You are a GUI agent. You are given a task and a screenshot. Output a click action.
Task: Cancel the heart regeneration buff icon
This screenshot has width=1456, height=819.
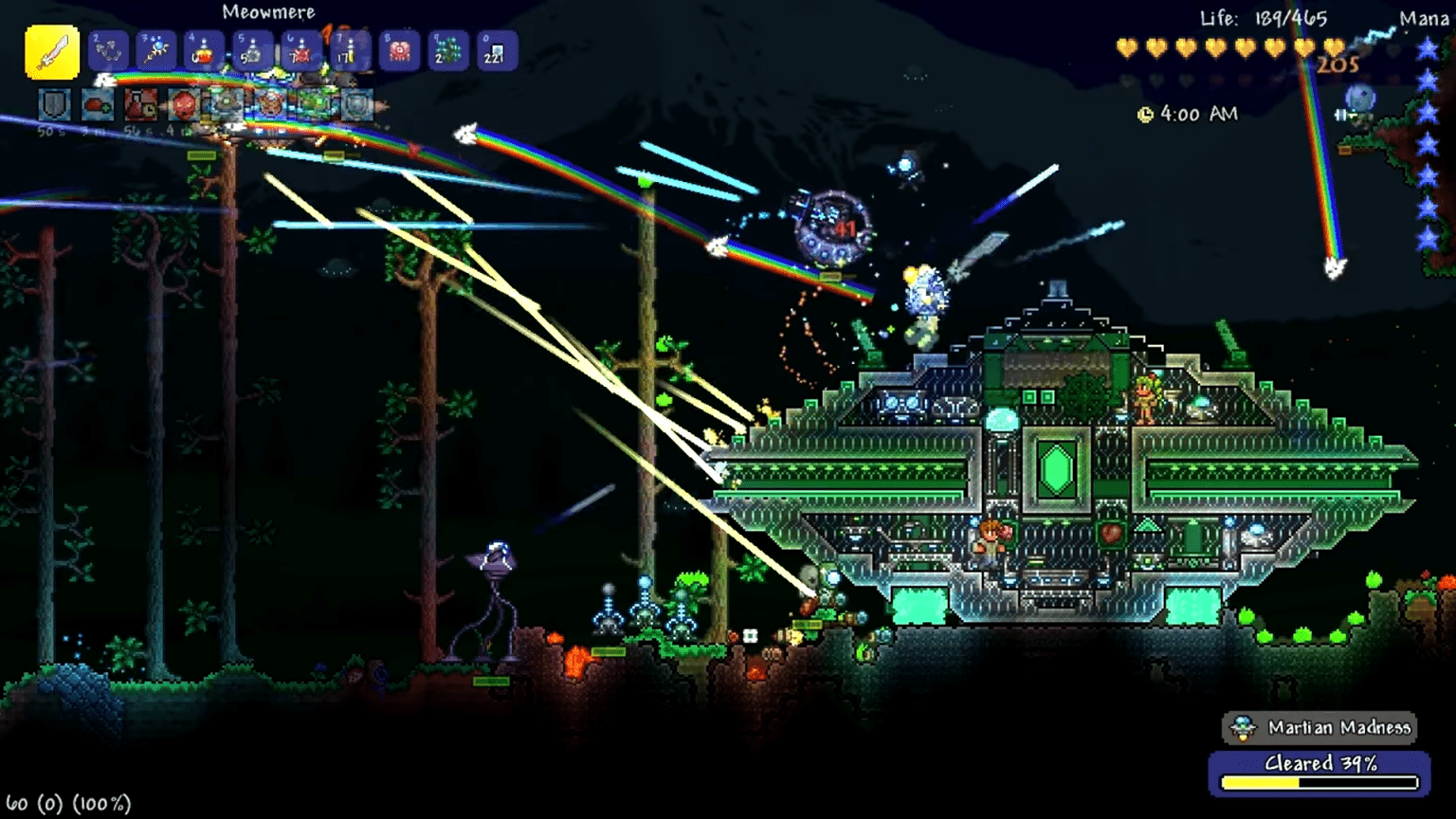pos(98,104)
